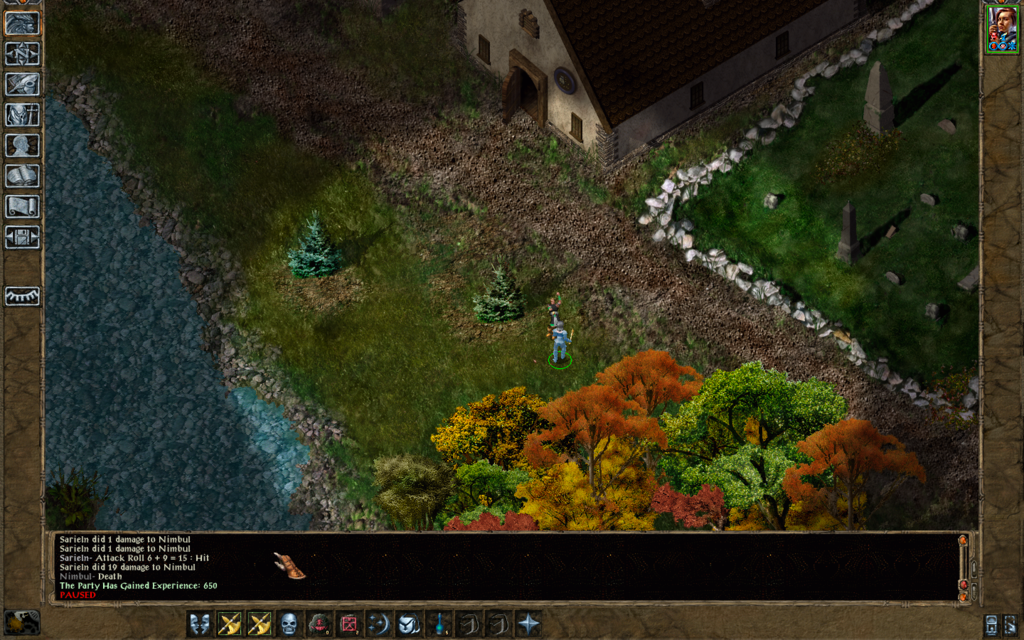Click the combat log scrollbar
The height and width of the screenshot is (640, 1024).
pyautogui.click(x=963, y=566)
